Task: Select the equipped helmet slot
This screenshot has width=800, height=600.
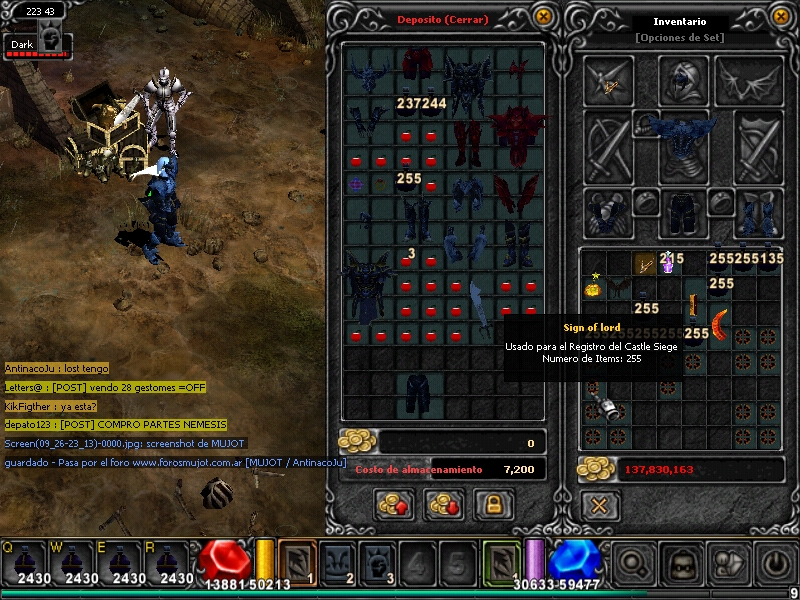Action: click(x=683, y=79)
